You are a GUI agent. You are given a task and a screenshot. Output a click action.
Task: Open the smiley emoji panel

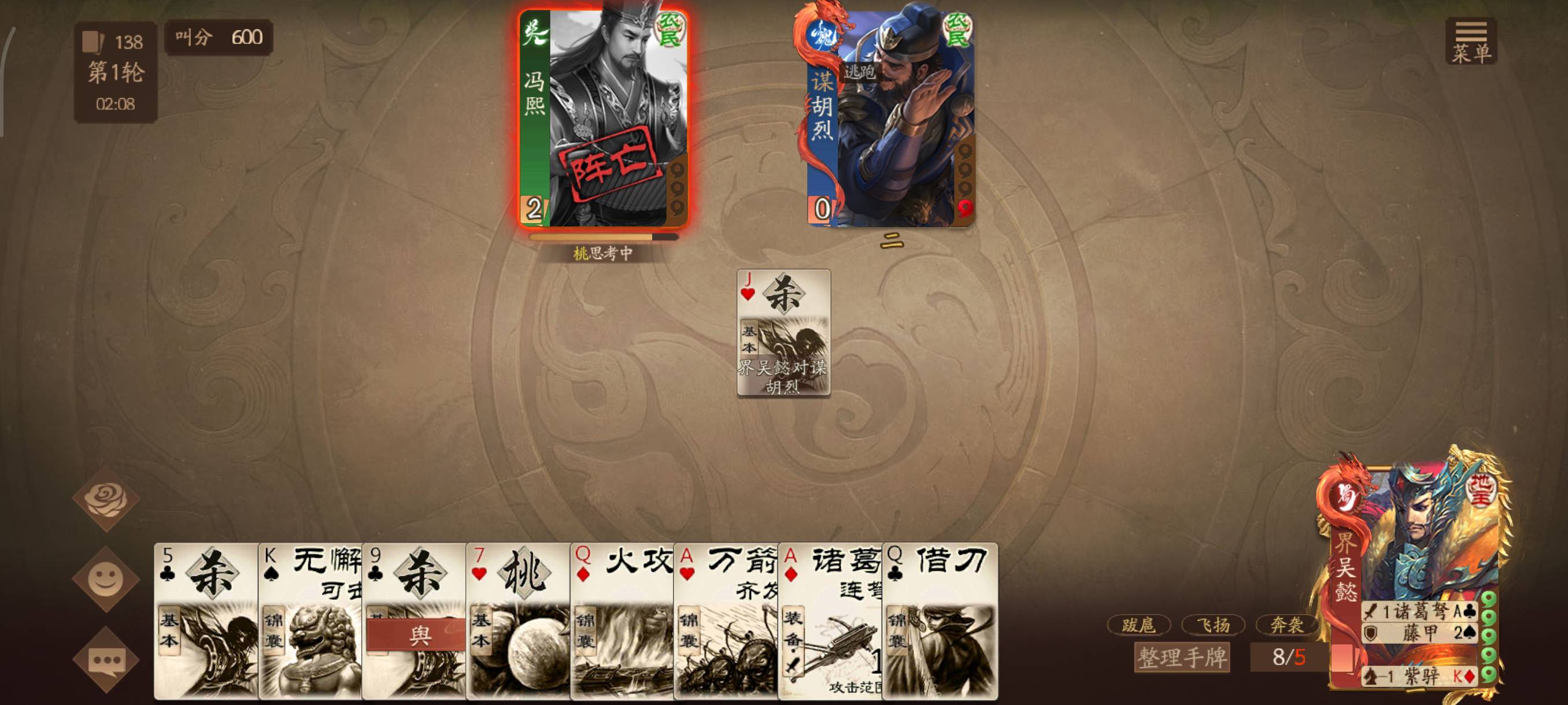(x=106, y=579)
